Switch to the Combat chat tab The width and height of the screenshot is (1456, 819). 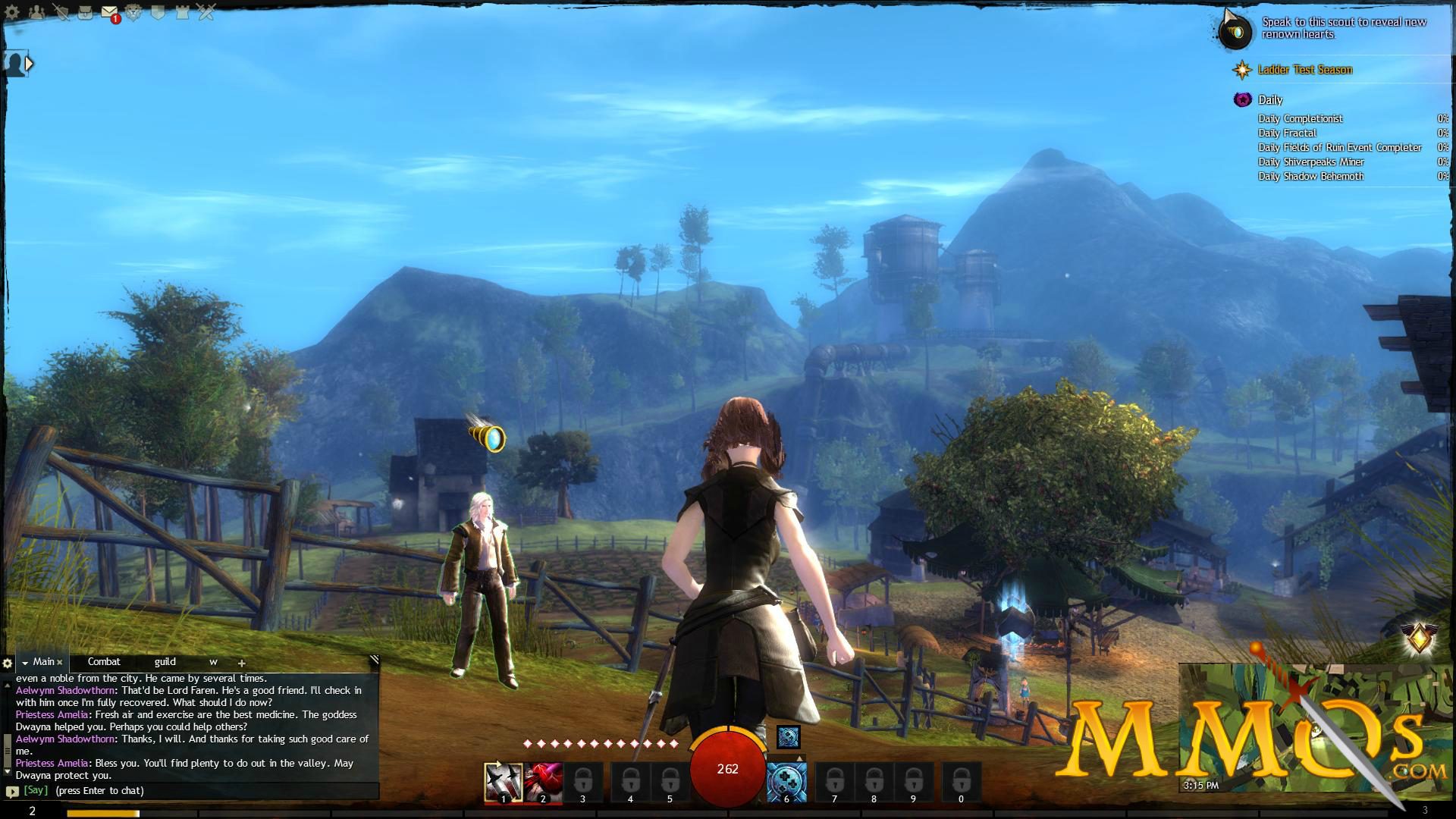(x=105, y=661)
